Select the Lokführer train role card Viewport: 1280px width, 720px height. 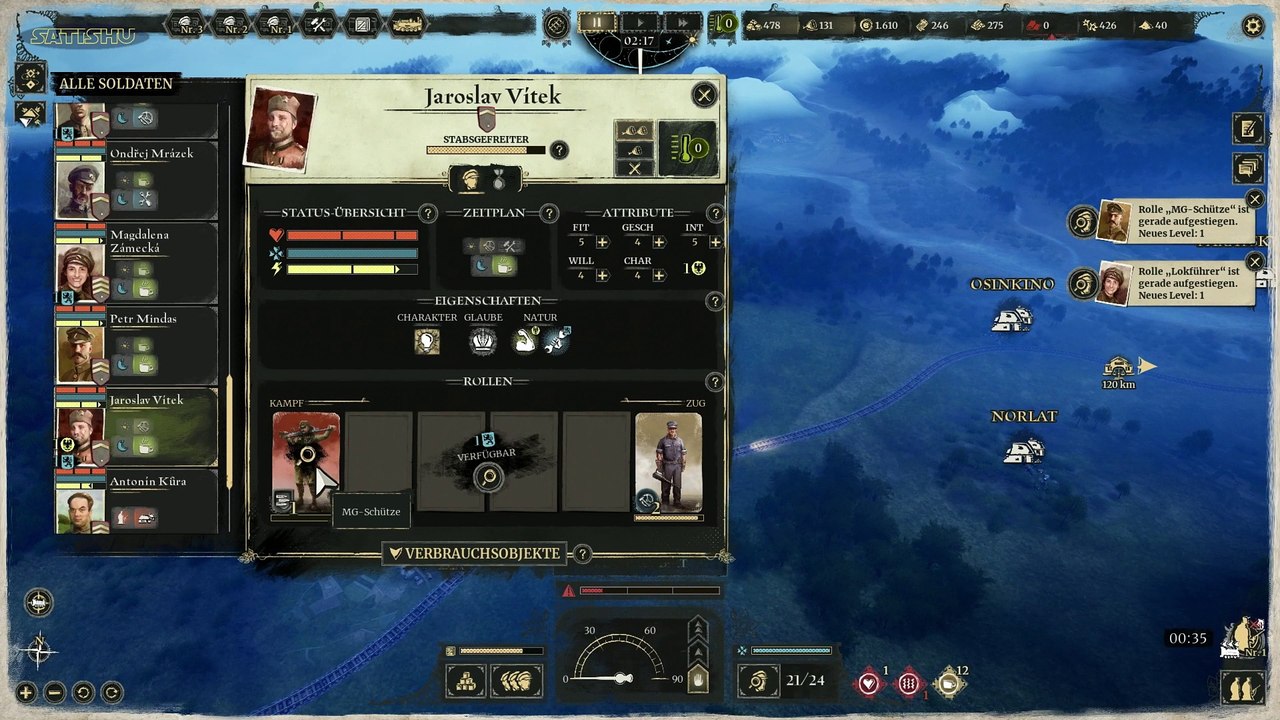tap(668, 462)
